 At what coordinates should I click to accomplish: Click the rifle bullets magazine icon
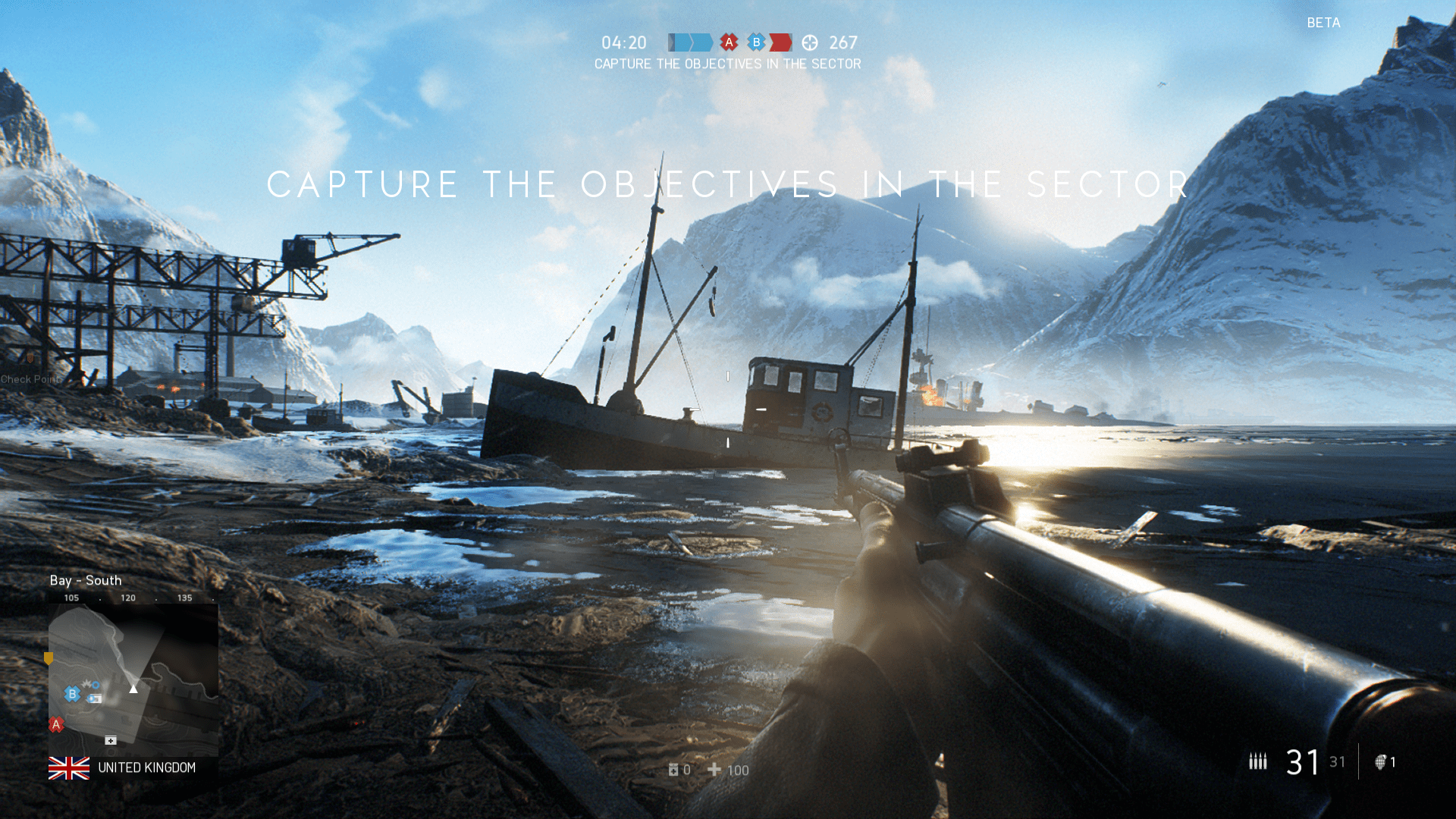coord(1260,761)
